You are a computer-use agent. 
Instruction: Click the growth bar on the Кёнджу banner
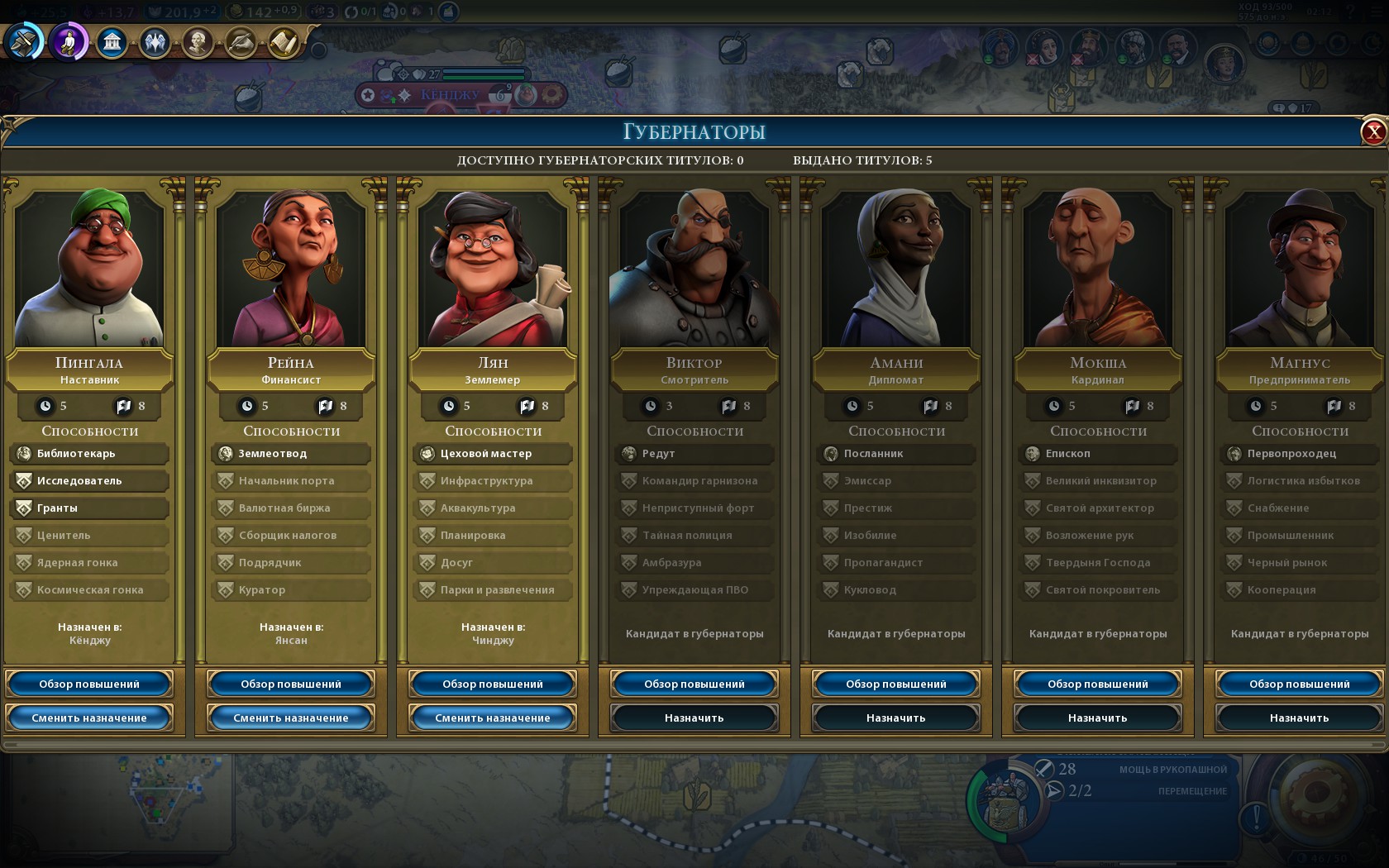484,77
